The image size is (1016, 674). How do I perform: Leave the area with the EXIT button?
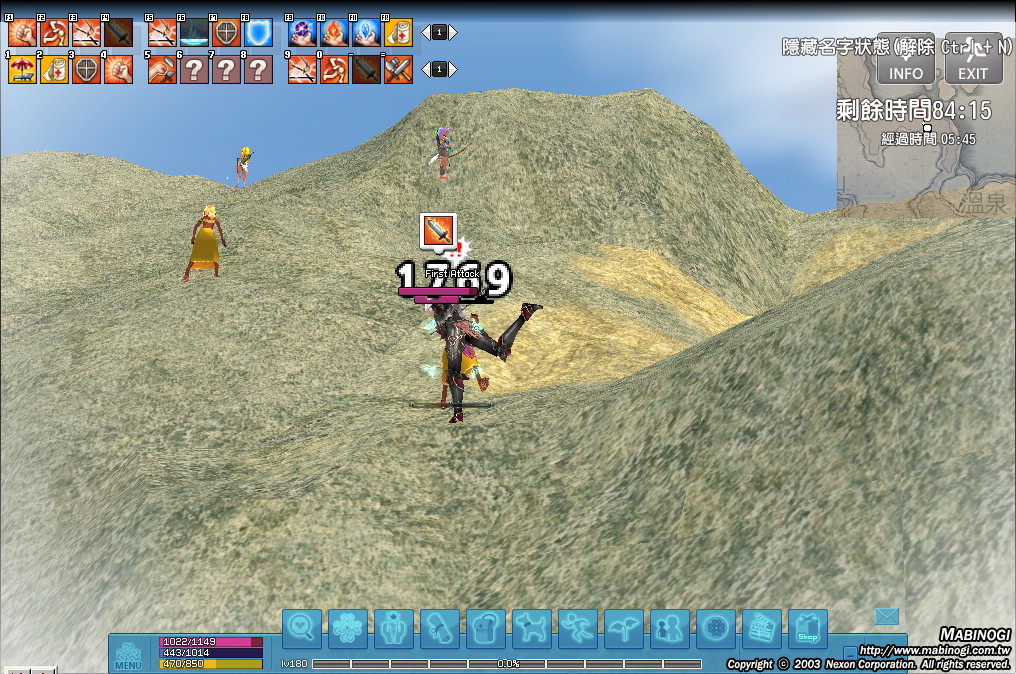[x=973, y=62]
